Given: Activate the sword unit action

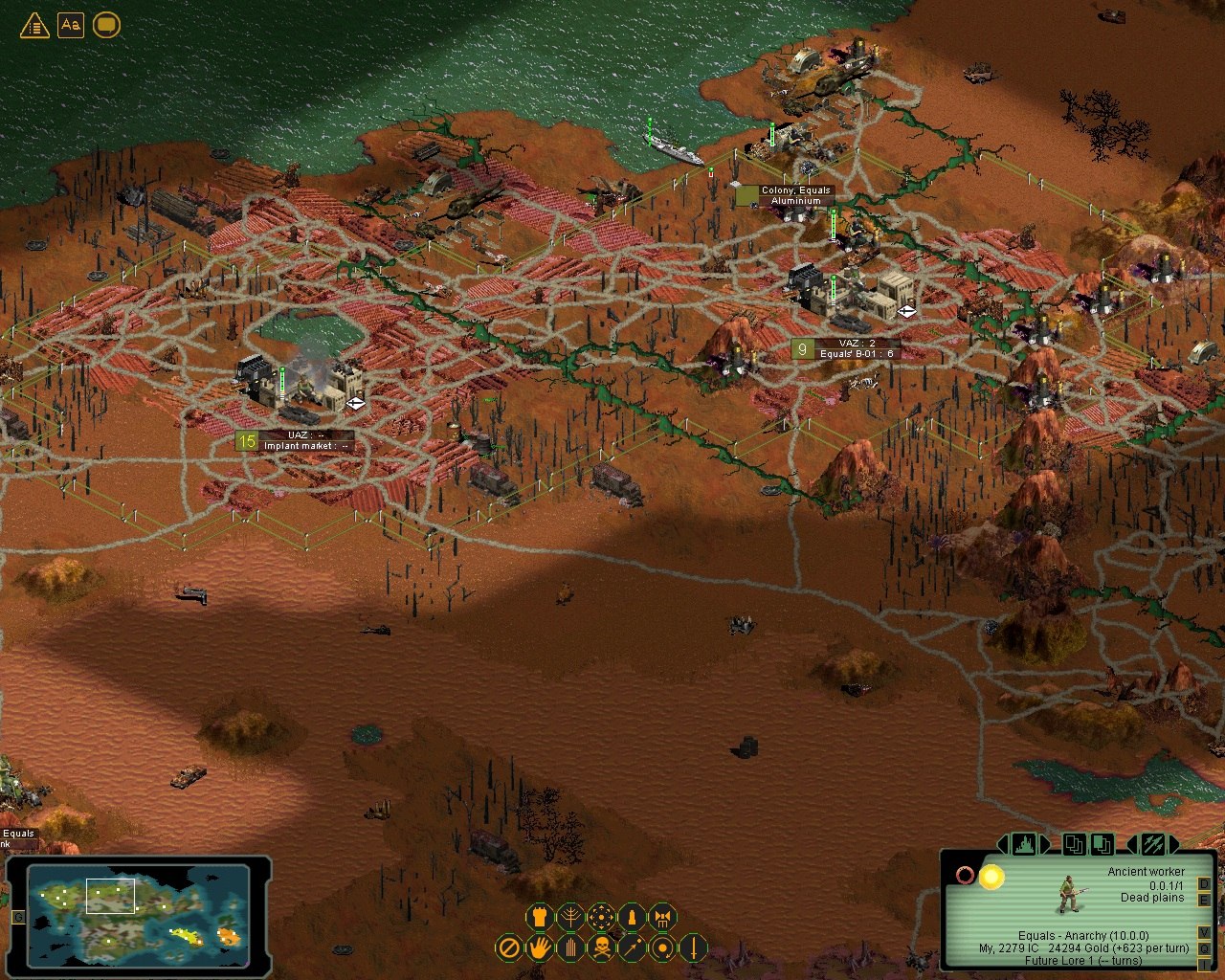Looking at the screenshot, I should point(693,948).
